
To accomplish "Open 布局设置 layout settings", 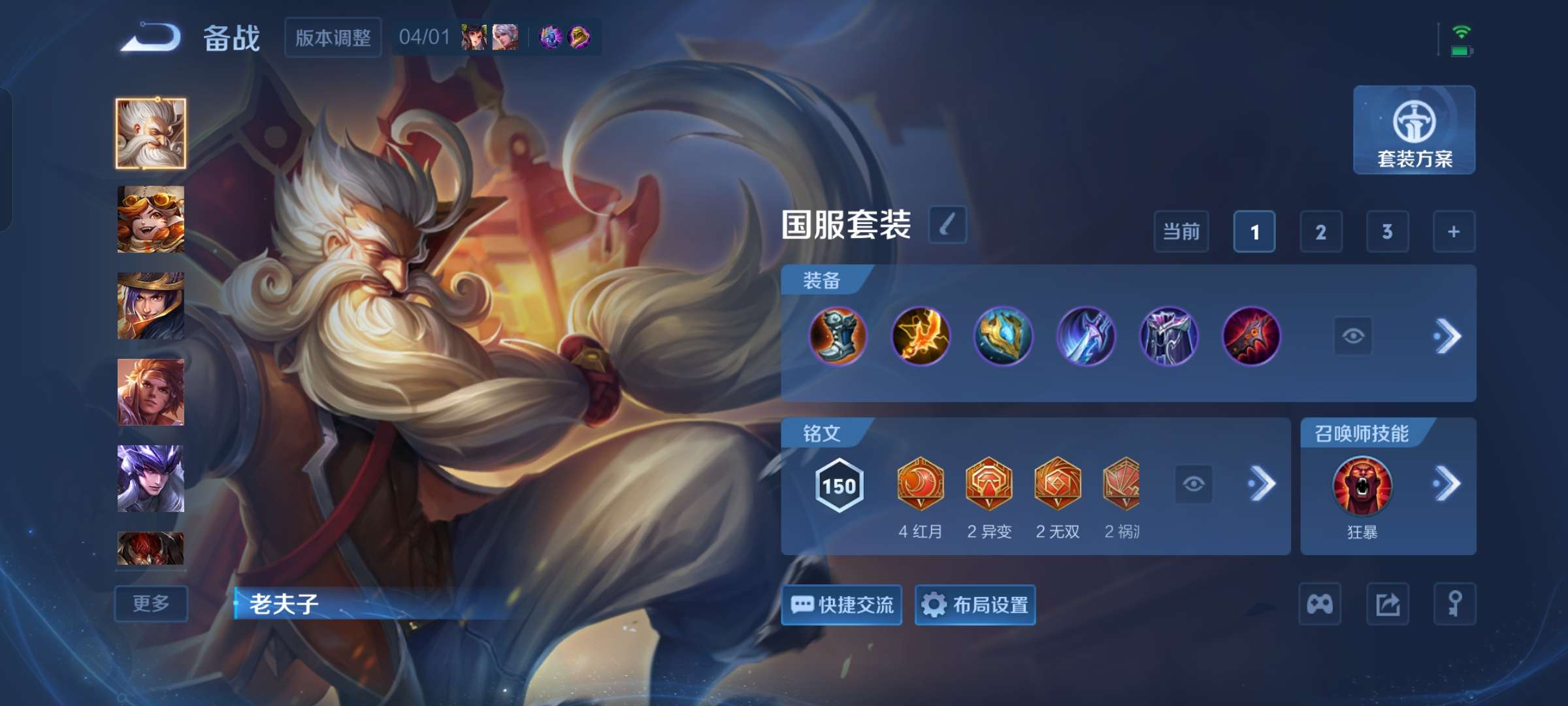I will [x=974, y=605].
